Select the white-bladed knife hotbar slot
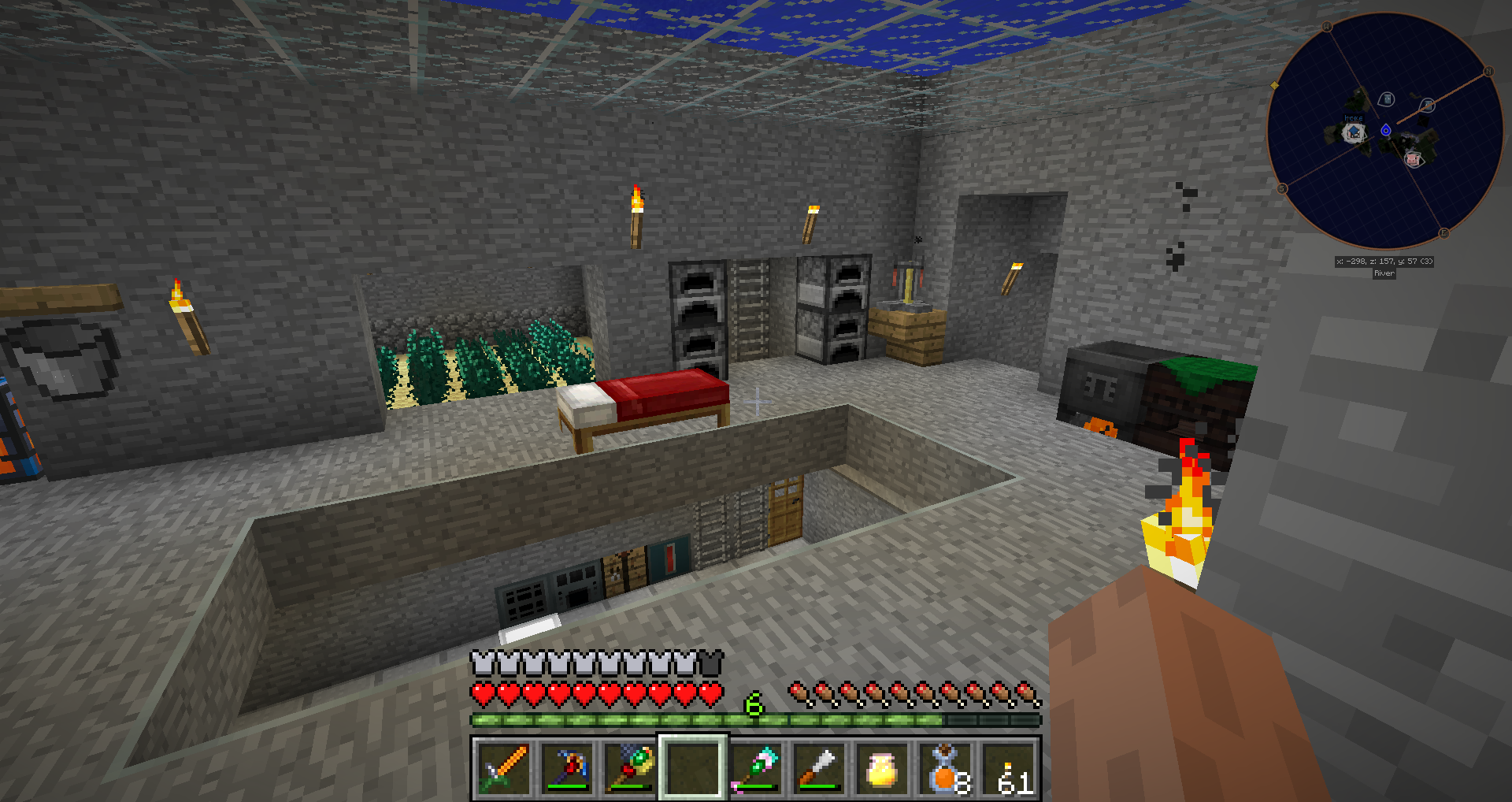 click(x=819, y=768)
